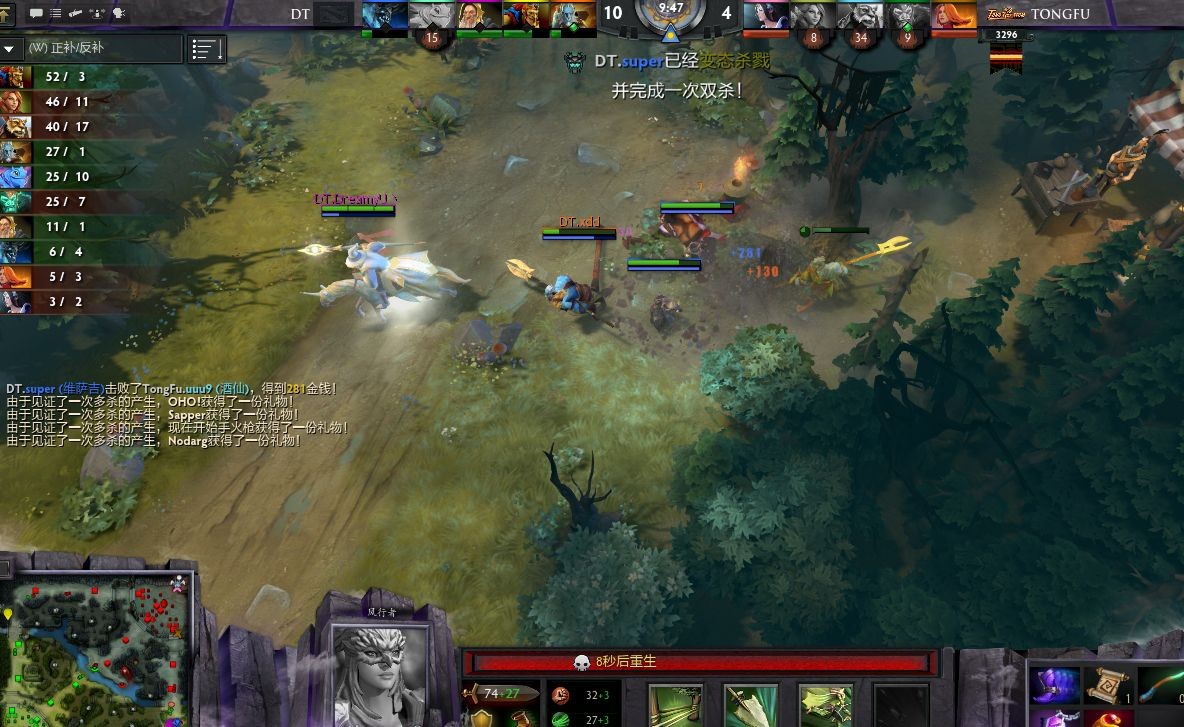Select the Shackleshot ability icon
The image size is (1184, 727).
coord(674,705)
